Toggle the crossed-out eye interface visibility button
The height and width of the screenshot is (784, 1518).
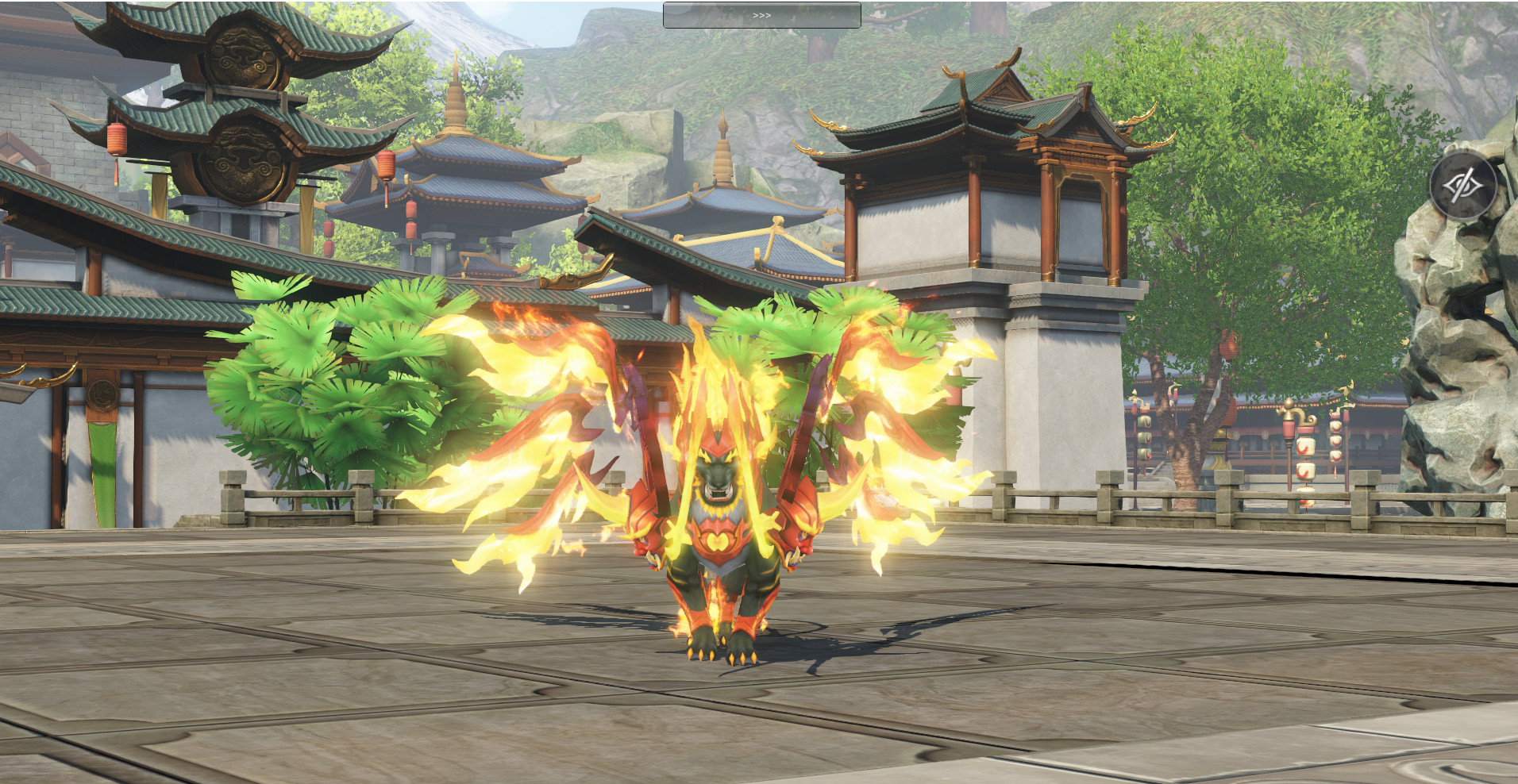coord(1462,186)
